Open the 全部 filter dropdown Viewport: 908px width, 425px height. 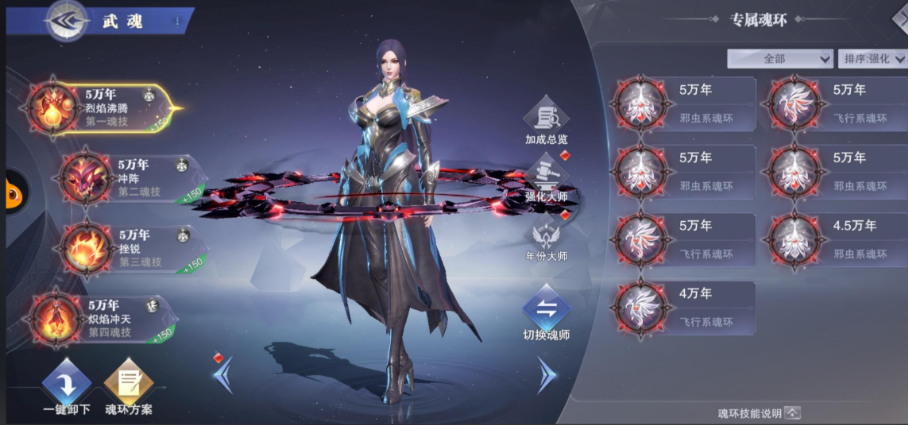(780, 59)
